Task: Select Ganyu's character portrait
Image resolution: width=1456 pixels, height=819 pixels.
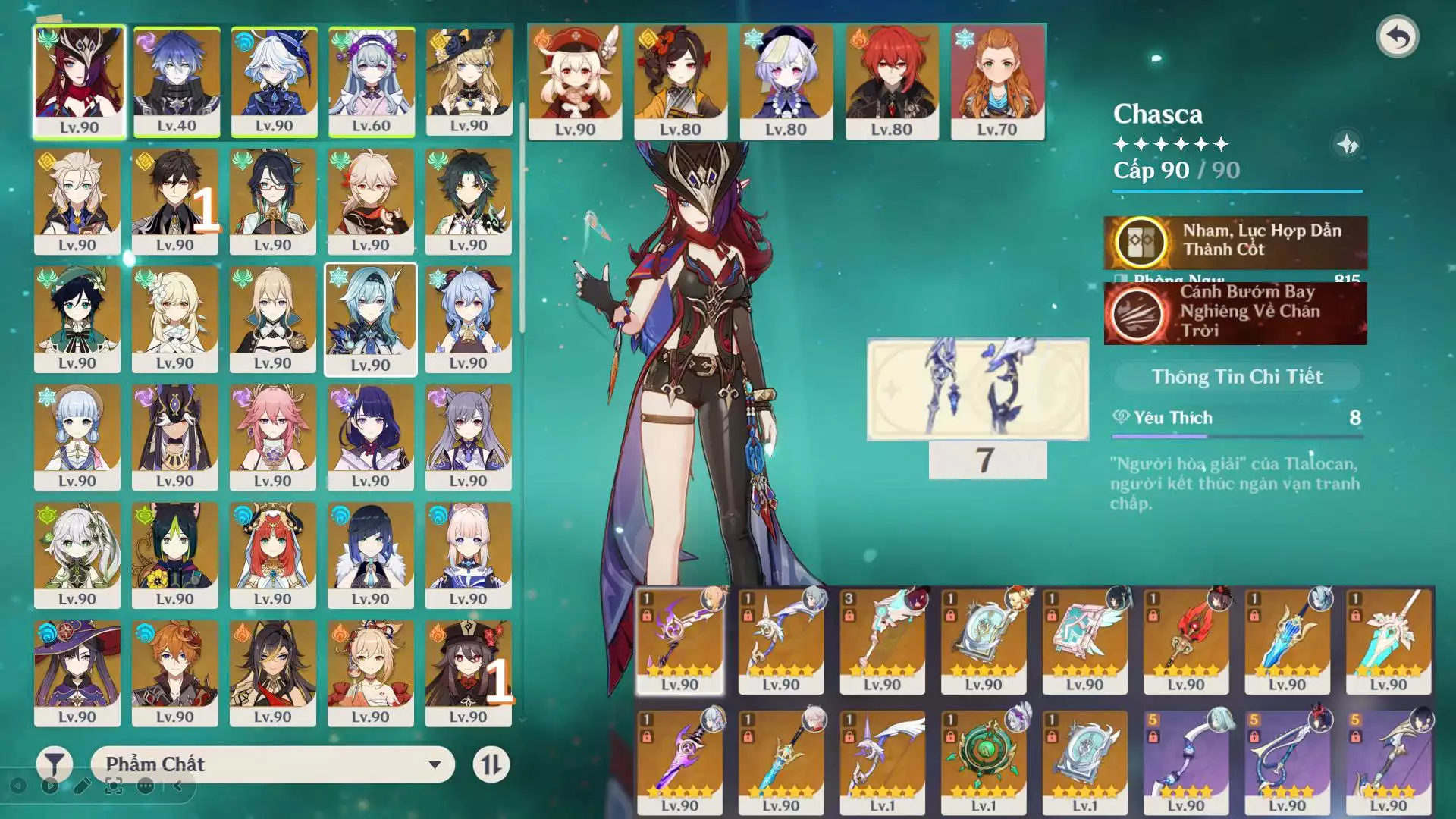Action: tap(468, 319)
